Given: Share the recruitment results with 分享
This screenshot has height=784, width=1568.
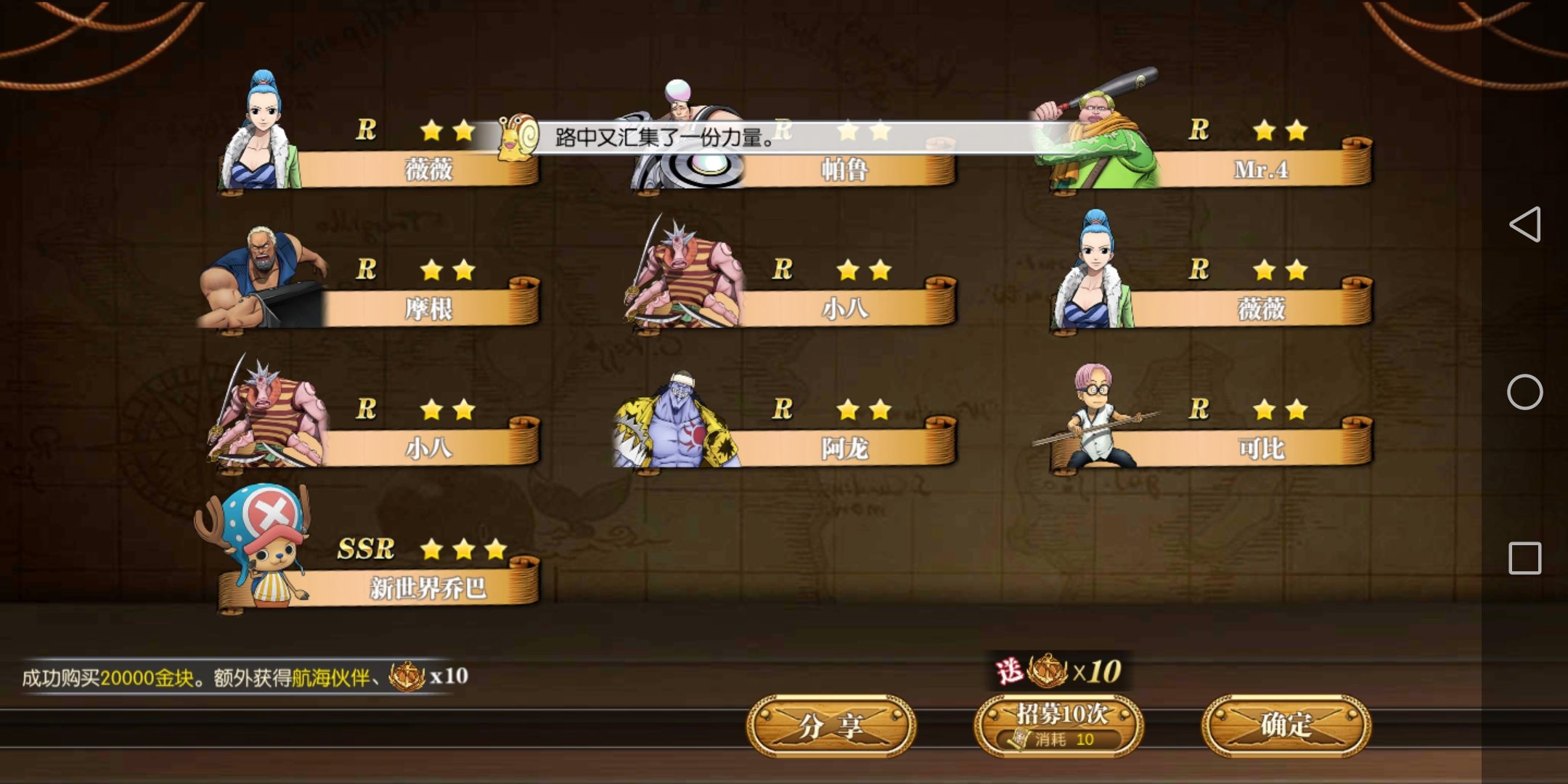Looking at the screenshot, I should (831, 725).
